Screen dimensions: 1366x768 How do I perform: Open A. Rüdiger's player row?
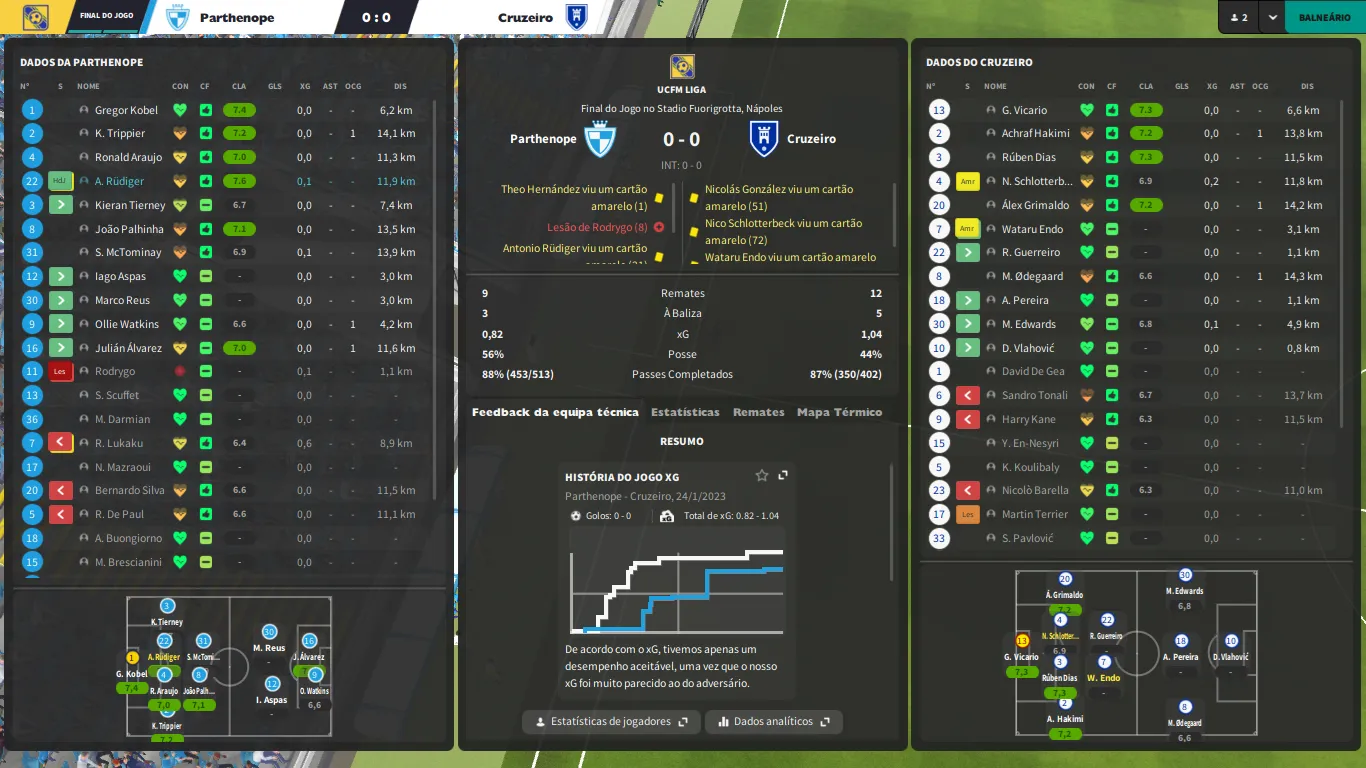tap(119, 181)
